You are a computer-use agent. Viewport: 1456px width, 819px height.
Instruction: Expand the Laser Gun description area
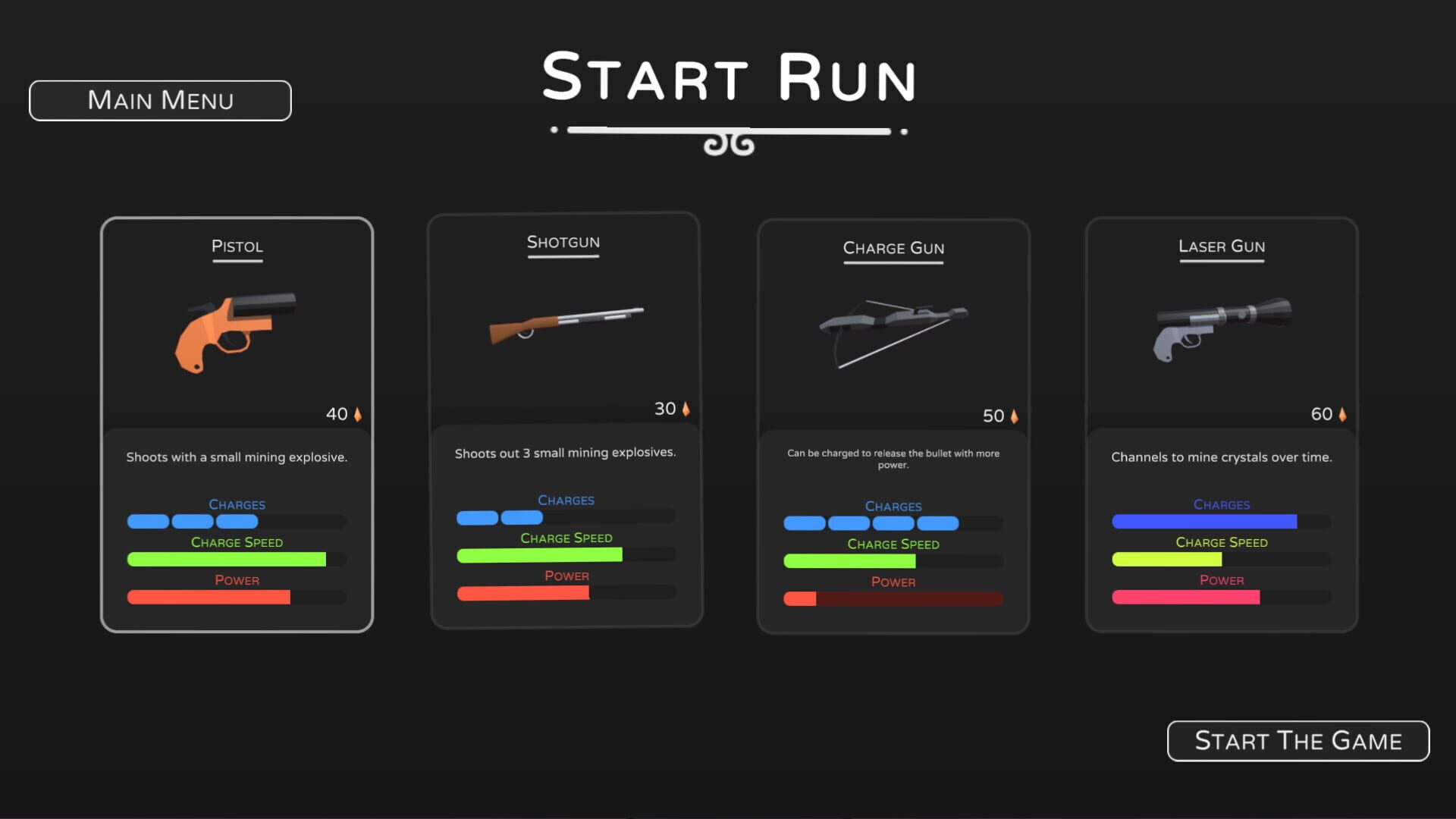[1221, 457]
